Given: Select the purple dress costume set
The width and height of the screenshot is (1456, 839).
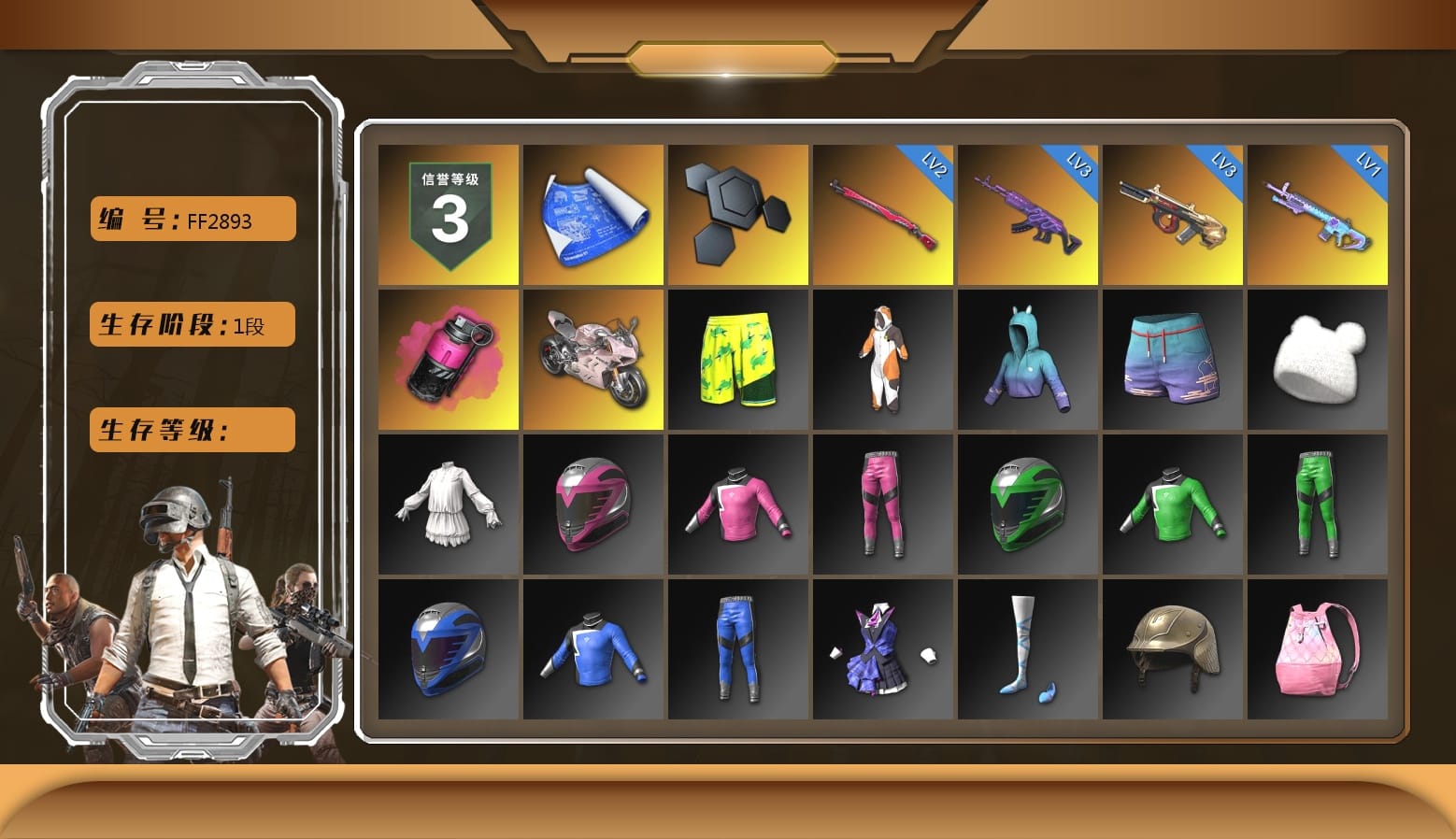Looking at the screenshot, I should pyautogui.click(x=882, y=649).
